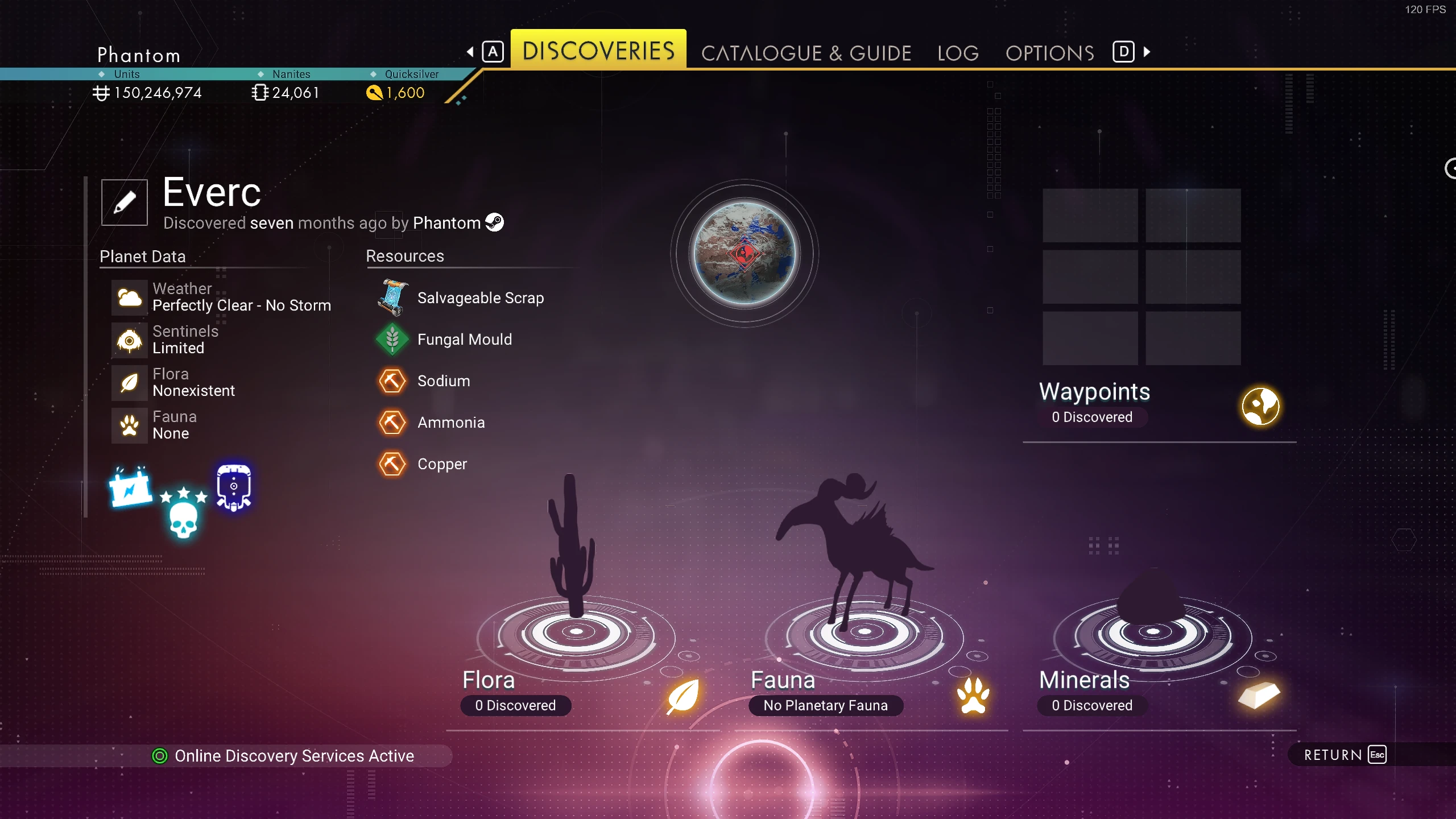Open the Log tab
1456x819 pixels.
pos(958,53)
